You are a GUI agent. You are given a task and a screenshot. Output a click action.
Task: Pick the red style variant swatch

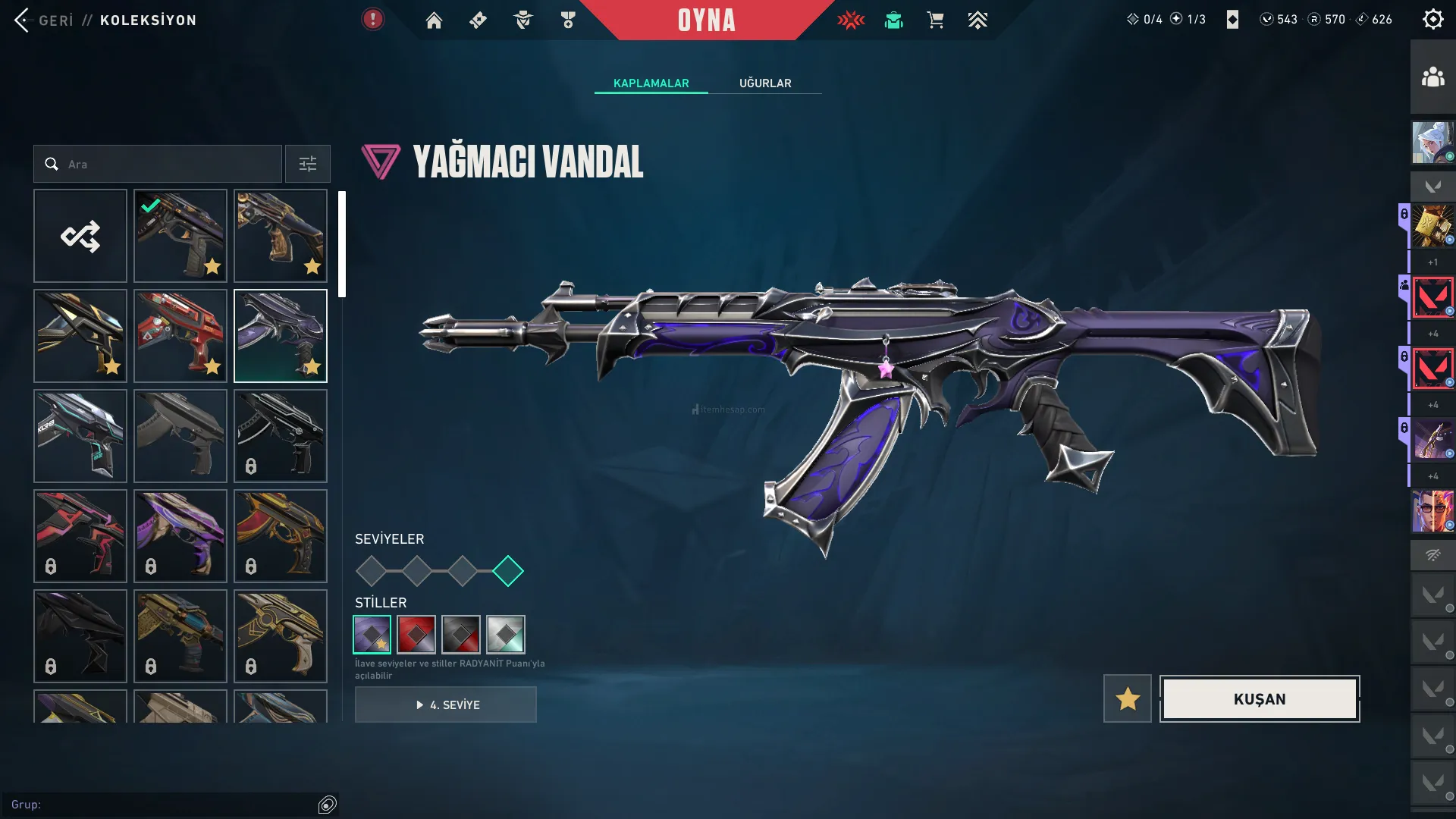point(416,635)
